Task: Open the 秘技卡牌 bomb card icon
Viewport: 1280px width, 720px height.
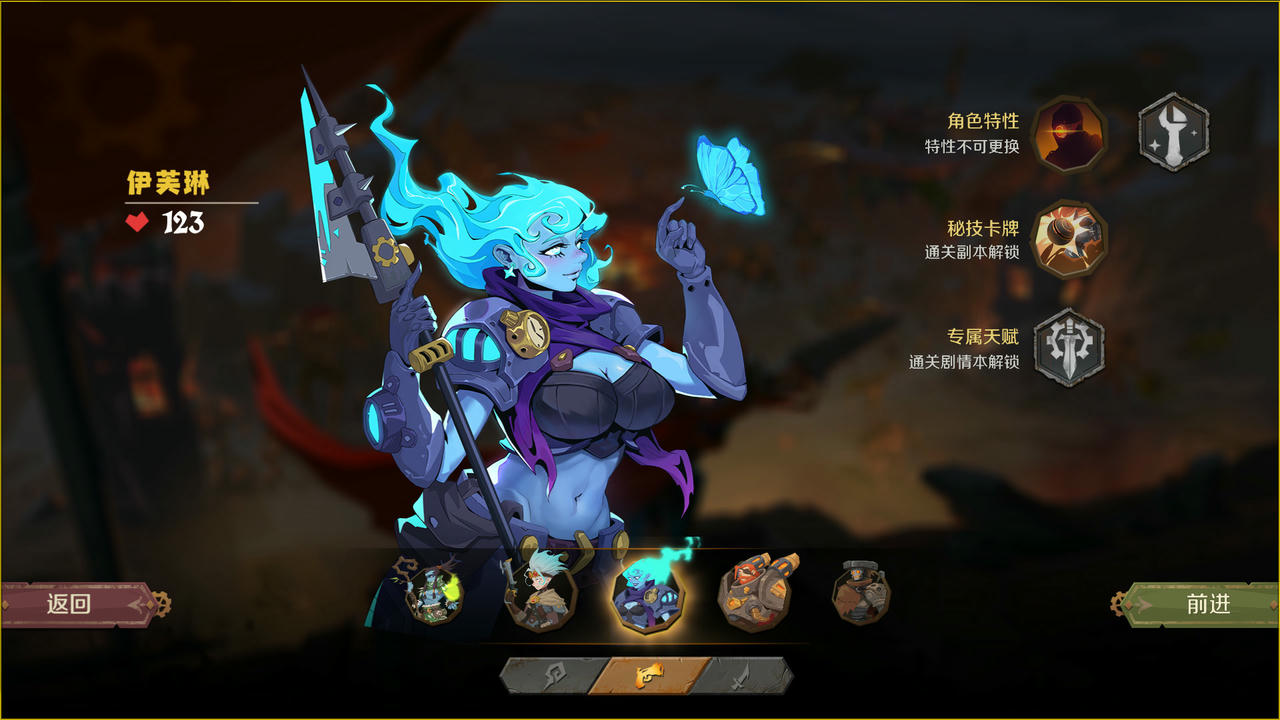Action: pyautogui.click(x=1067, y=237)
